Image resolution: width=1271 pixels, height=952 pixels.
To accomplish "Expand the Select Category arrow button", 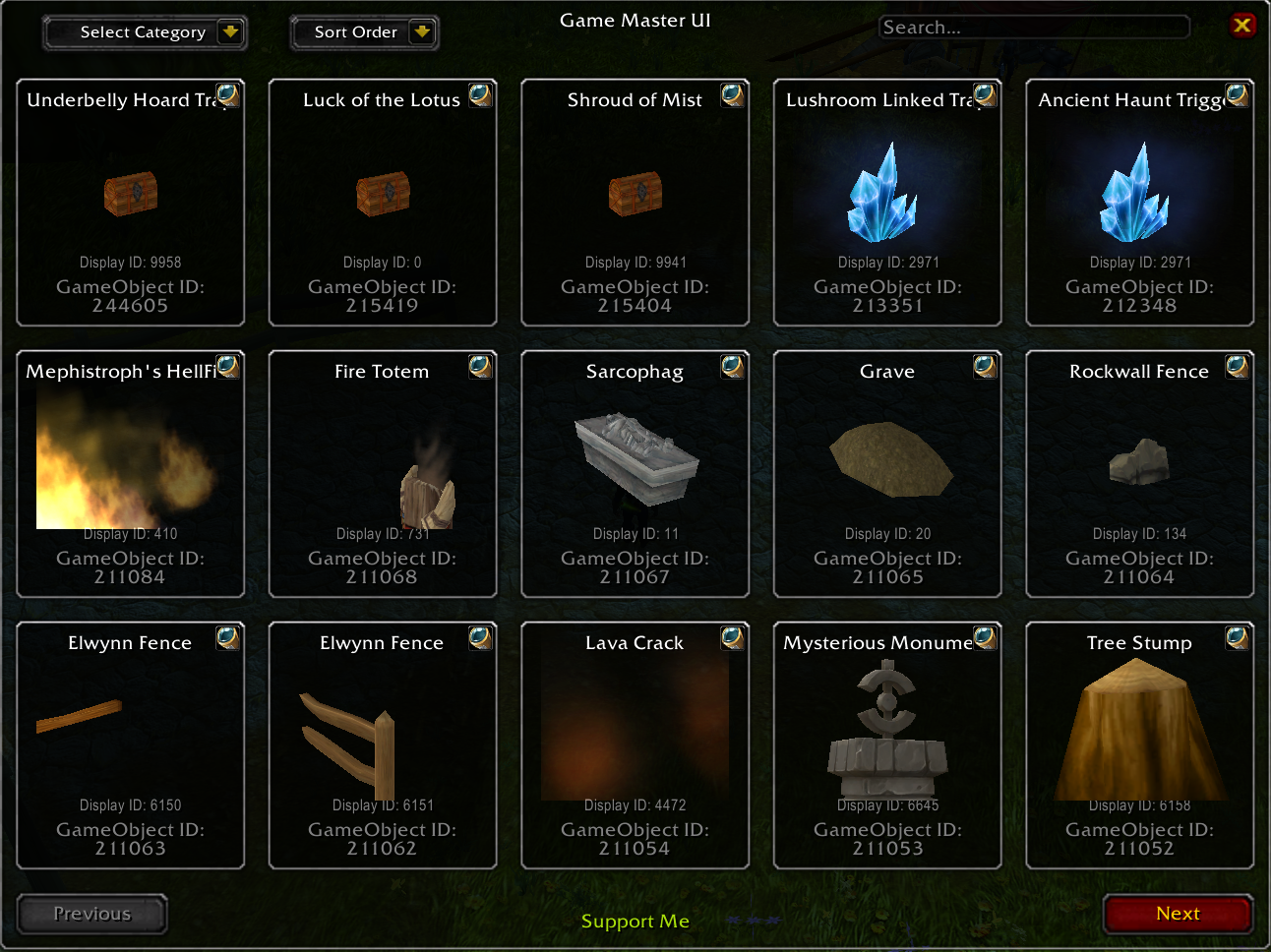I will [x=229, y=31].
